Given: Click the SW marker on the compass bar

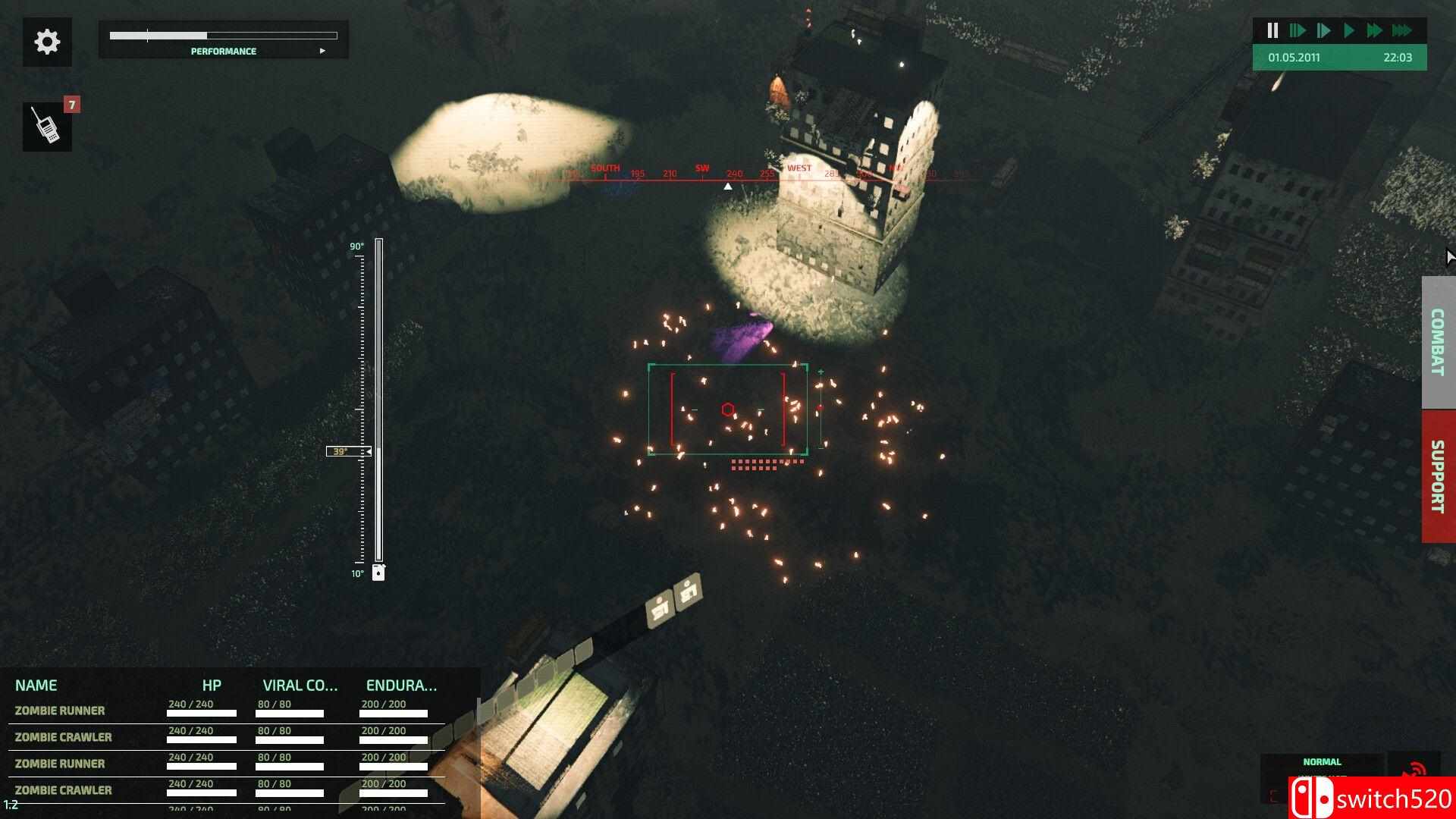Looking at the screenshot, I should click(701, 167).
